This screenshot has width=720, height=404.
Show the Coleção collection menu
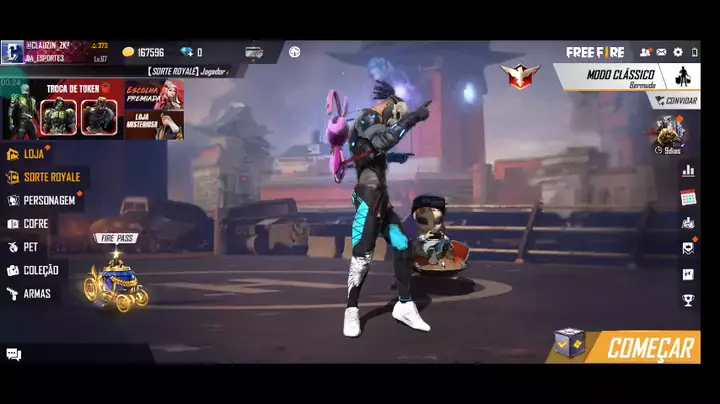40,270
